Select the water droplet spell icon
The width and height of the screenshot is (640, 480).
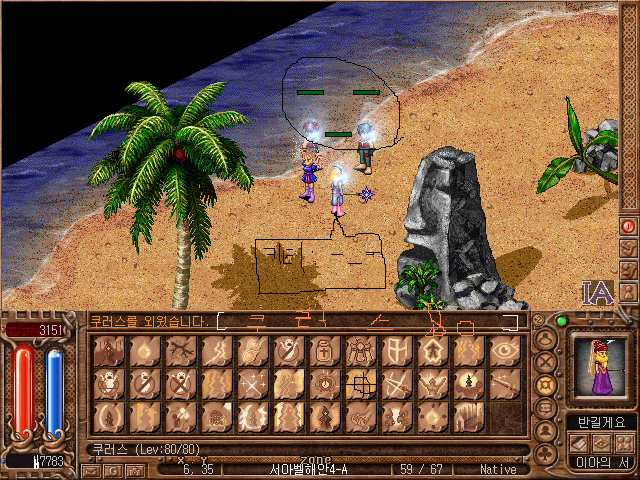[145, 350]
